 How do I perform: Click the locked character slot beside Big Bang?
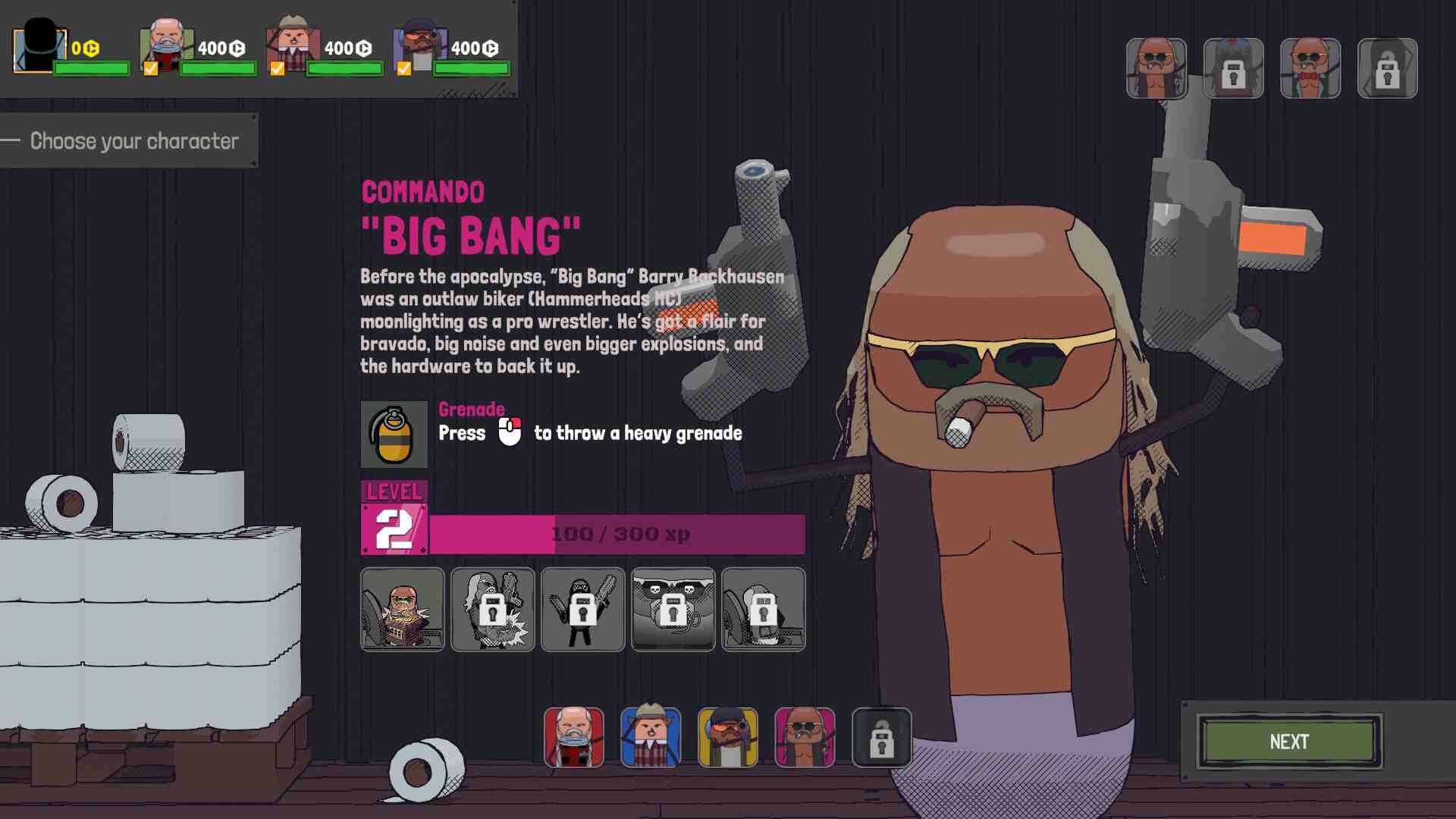pyautogui.click(x=882, y=737)
